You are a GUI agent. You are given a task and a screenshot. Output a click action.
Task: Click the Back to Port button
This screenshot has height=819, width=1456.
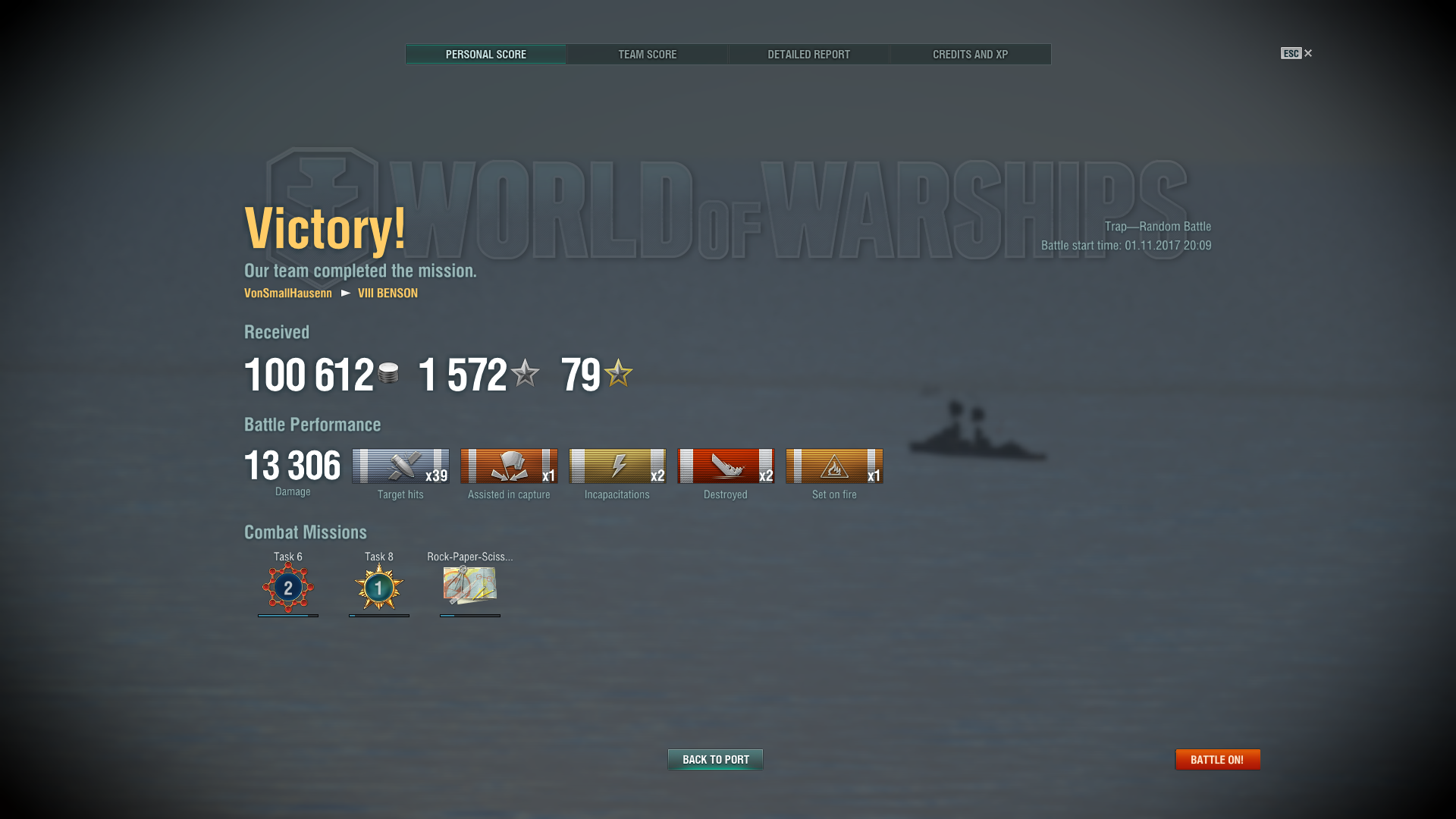pyautogui.click(x=715, y=759)
